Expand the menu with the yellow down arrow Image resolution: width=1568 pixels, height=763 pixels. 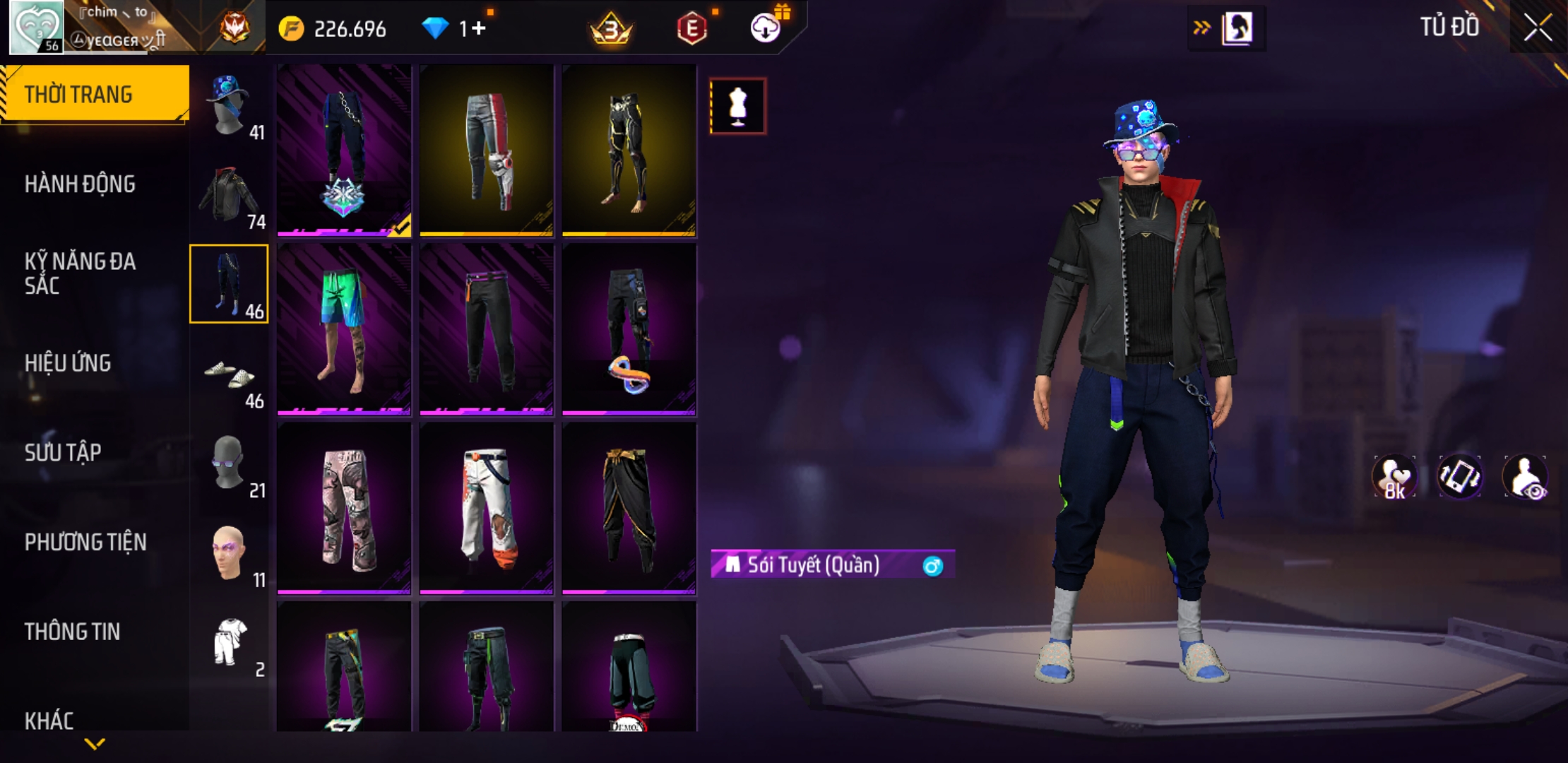click(95, 743)
